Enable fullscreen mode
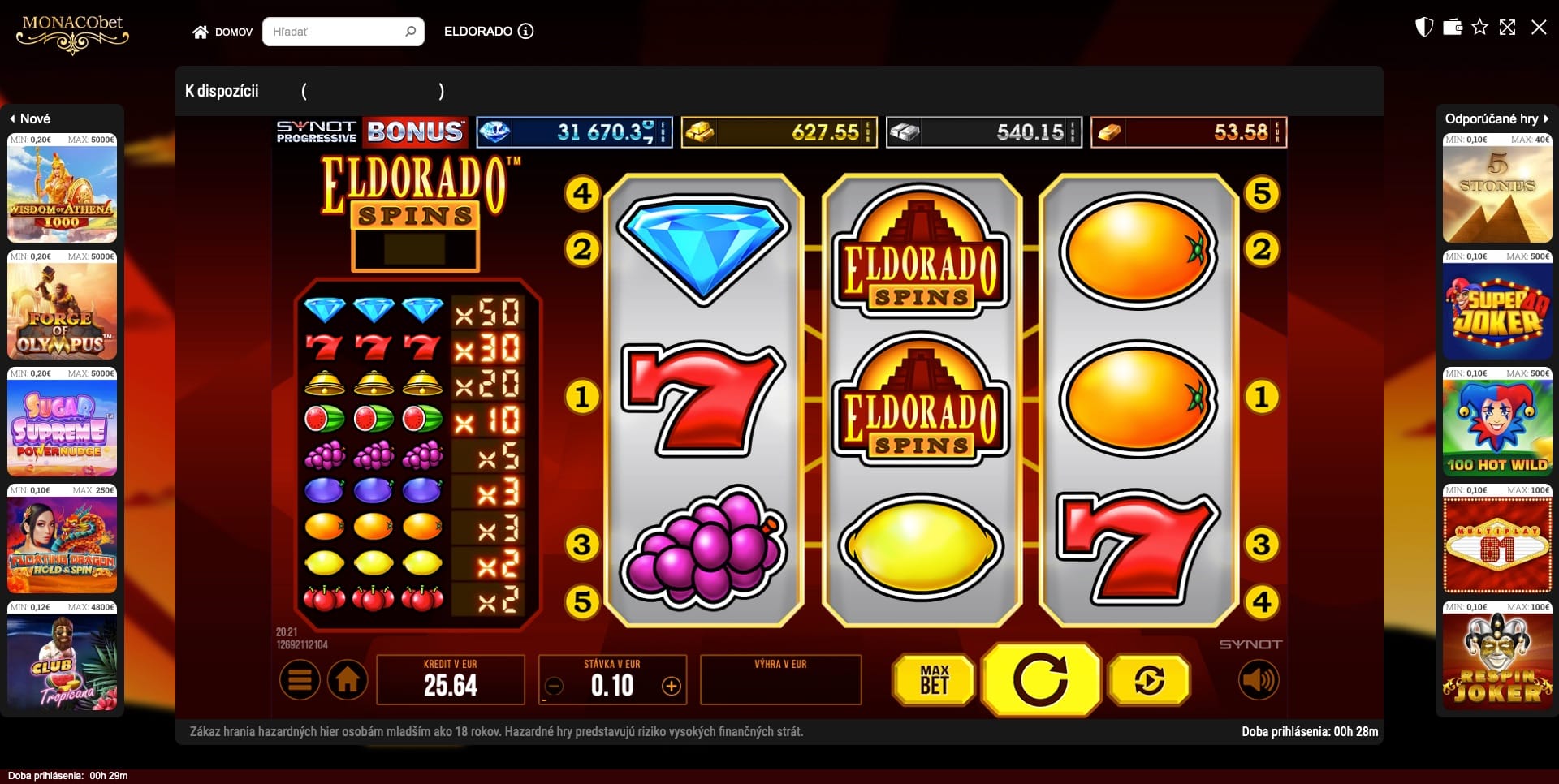This screenshot has width=1559, height=784. 1509,27
